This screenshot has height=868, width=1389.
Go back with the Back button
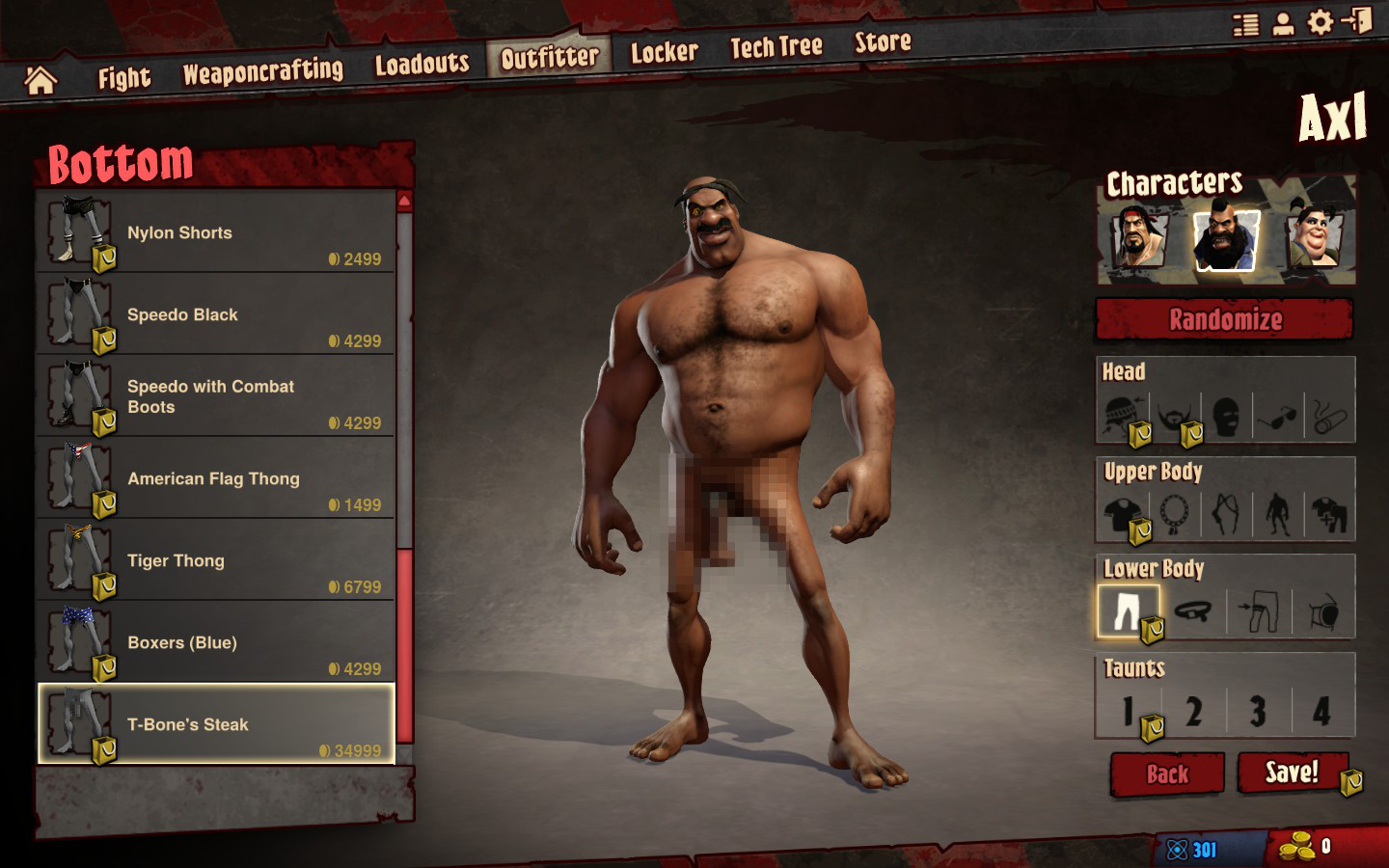coord(1167,774)
